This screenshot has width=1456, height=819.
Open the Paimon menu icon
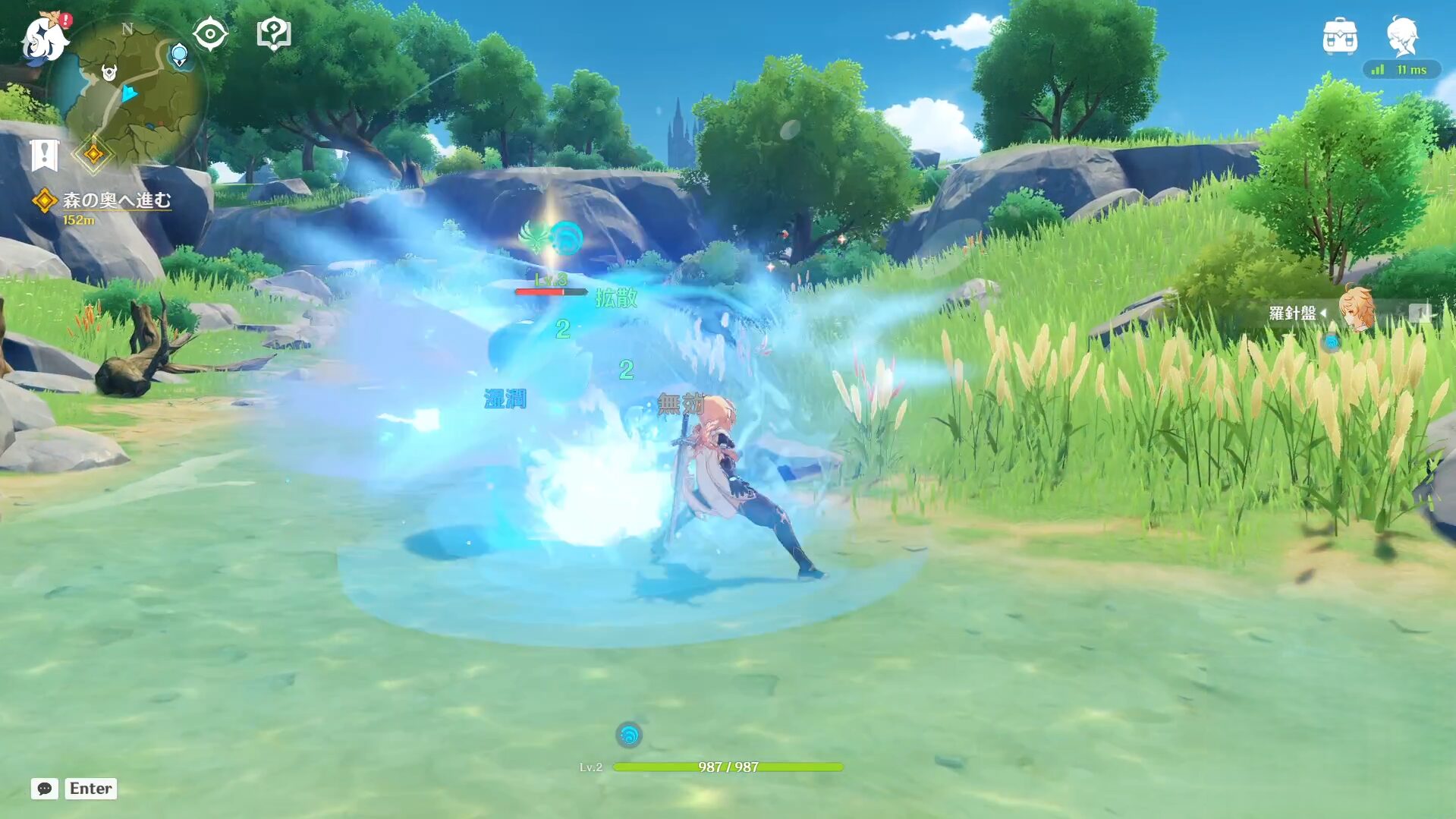point(44,38)
